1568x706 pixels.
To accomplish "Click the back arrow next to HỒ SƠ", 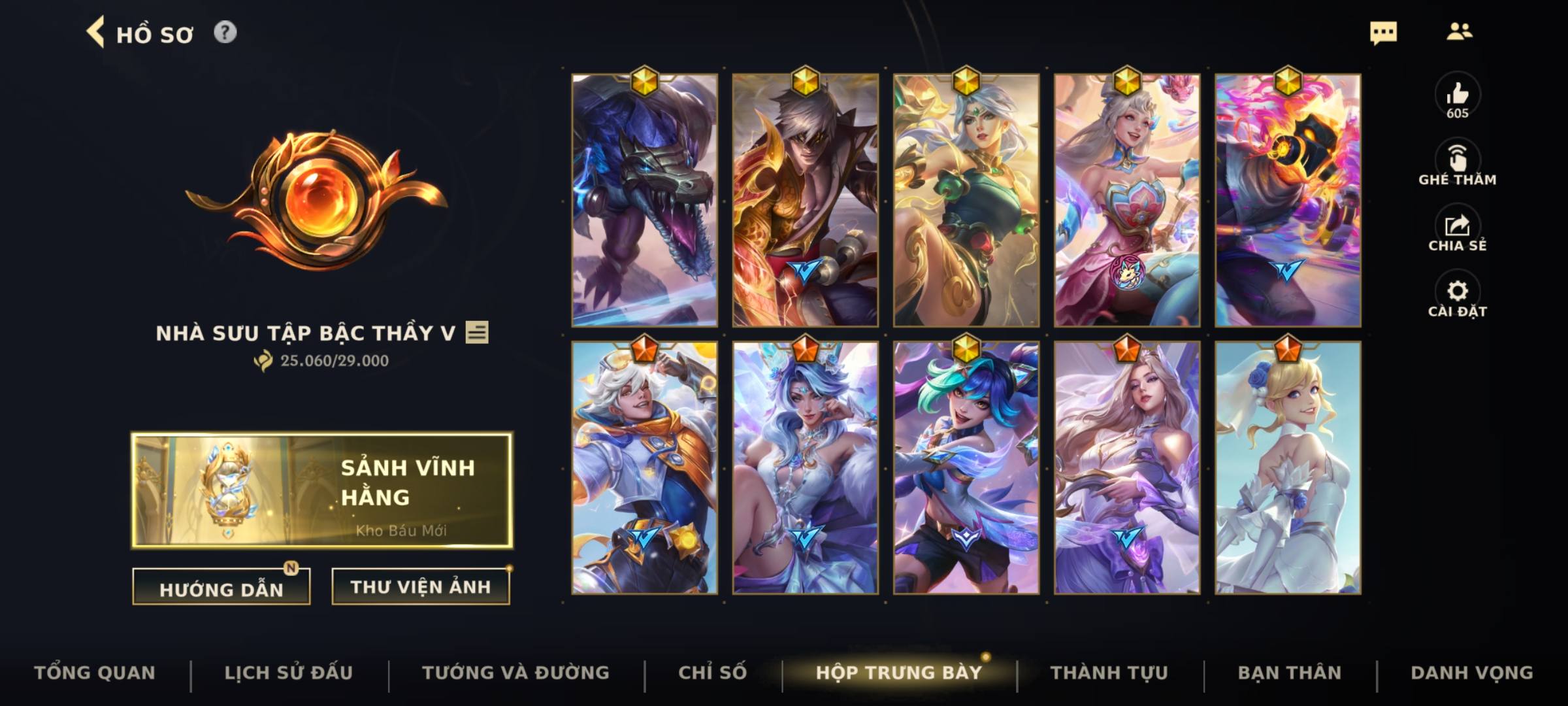I will tap(97, 33).
